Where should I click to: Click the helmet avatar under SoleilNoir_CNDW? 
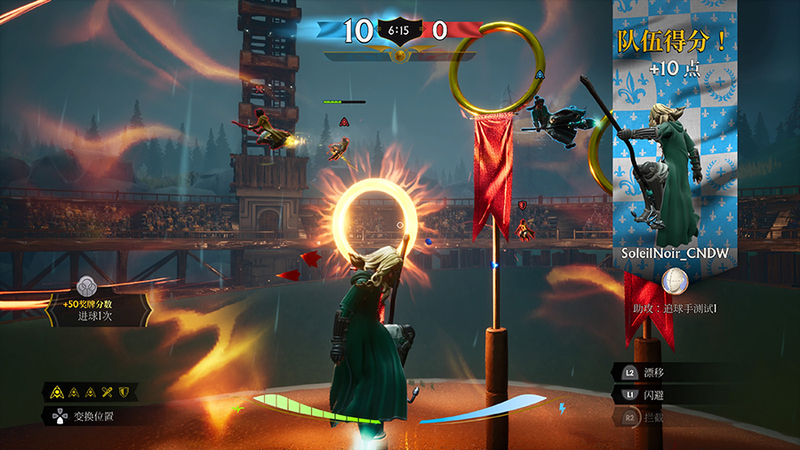tap(675, 279)
